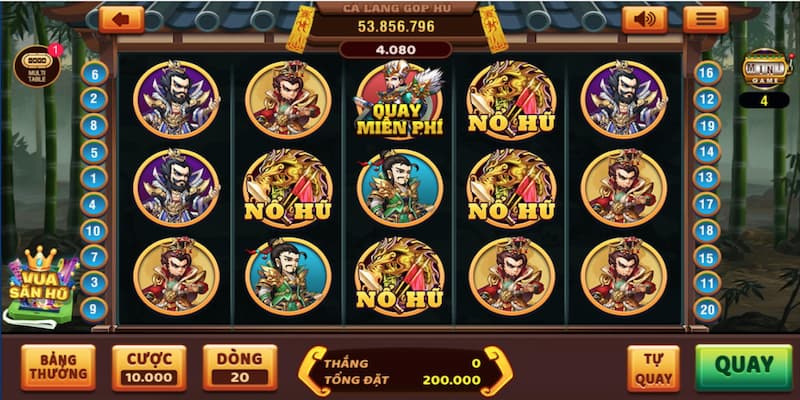Image resolution: width=800 pixels, height=400 pixels.
Task: Go back with the arrow button
Action: click(x=121, y=19)
